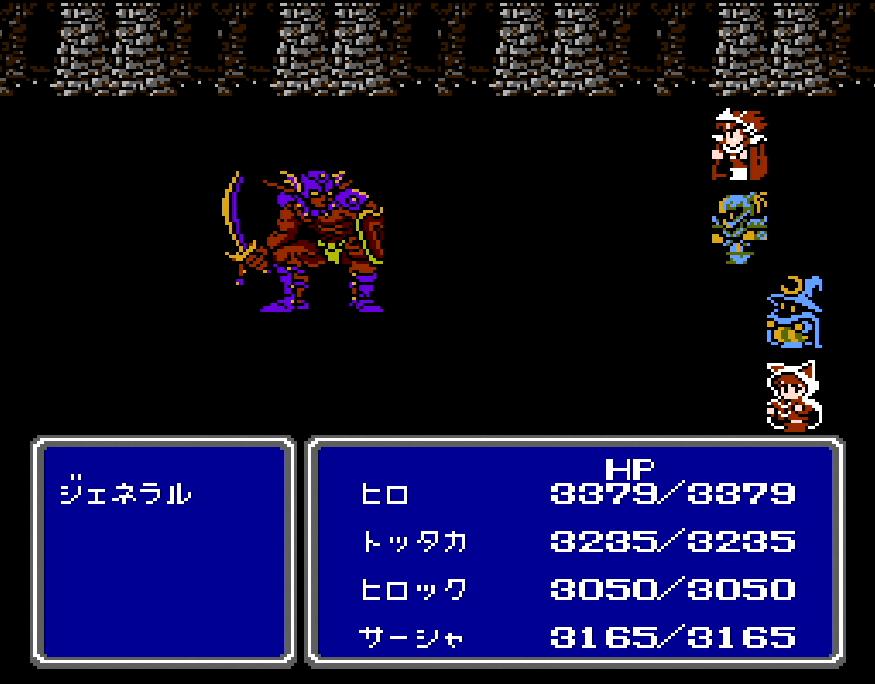The height and width of the screenshot is (684, 875).
Task: Select the ジェネラル enemy name entry
Action: coord(126,493)
